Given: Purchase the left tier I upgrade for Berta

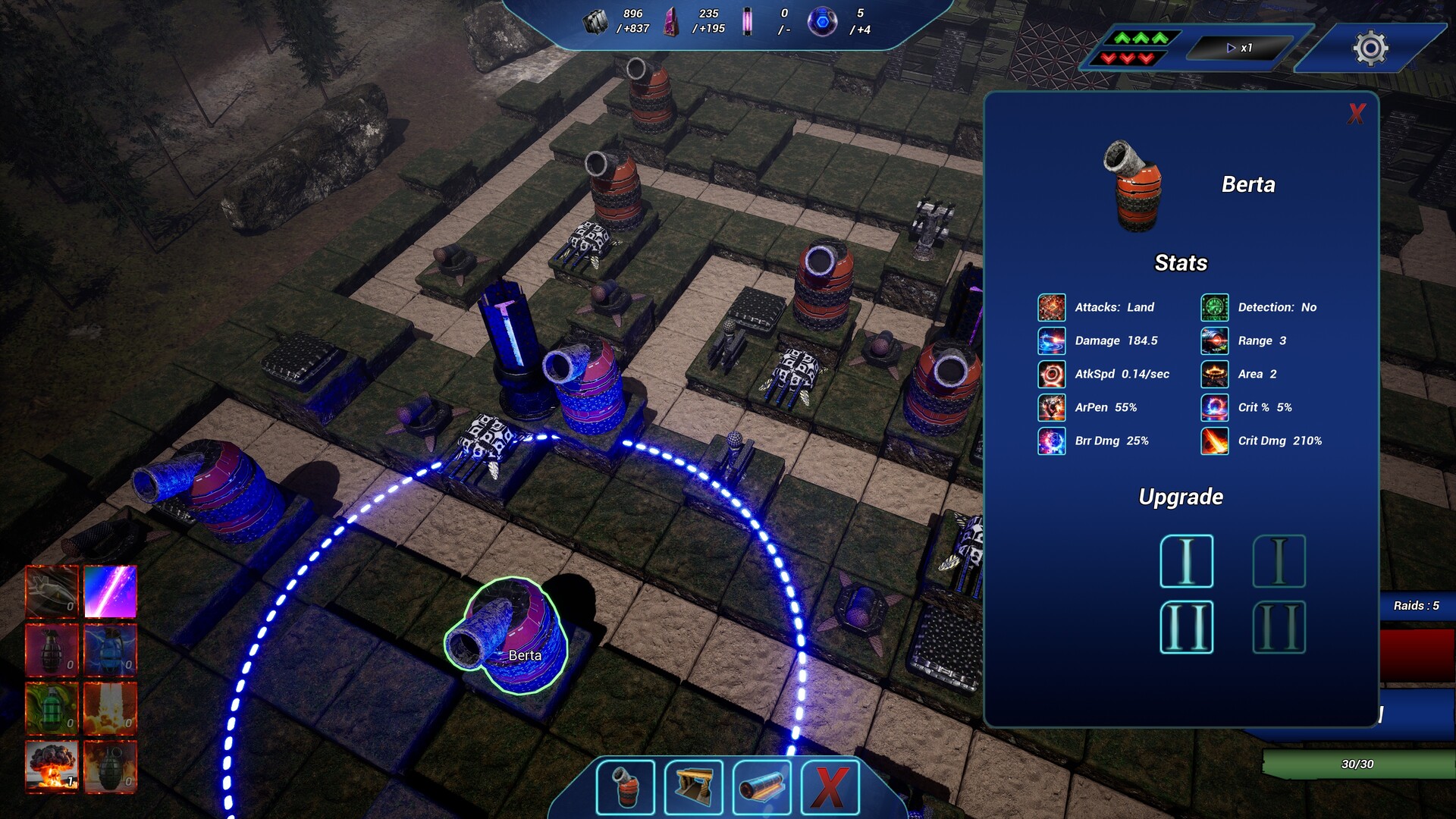Looking at the screenshot, I should click(1187, 562).
